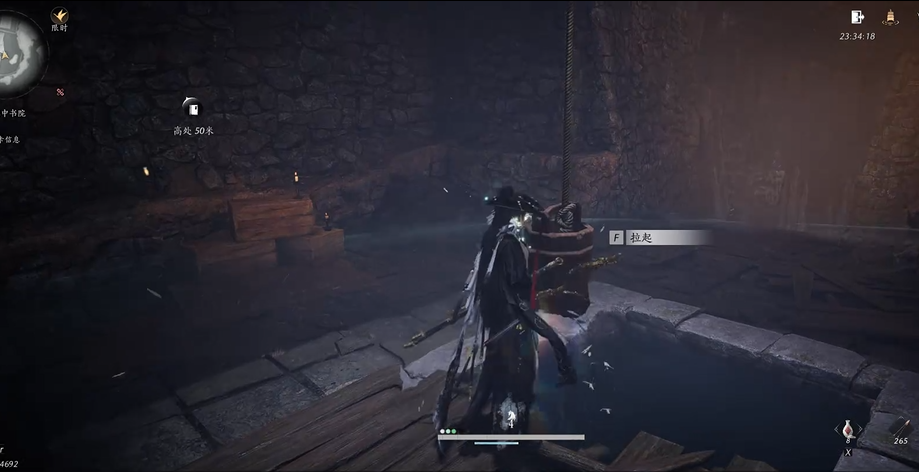919x472 pixels.
Task: Click the small red chain link icon
Action: (60, 92)
